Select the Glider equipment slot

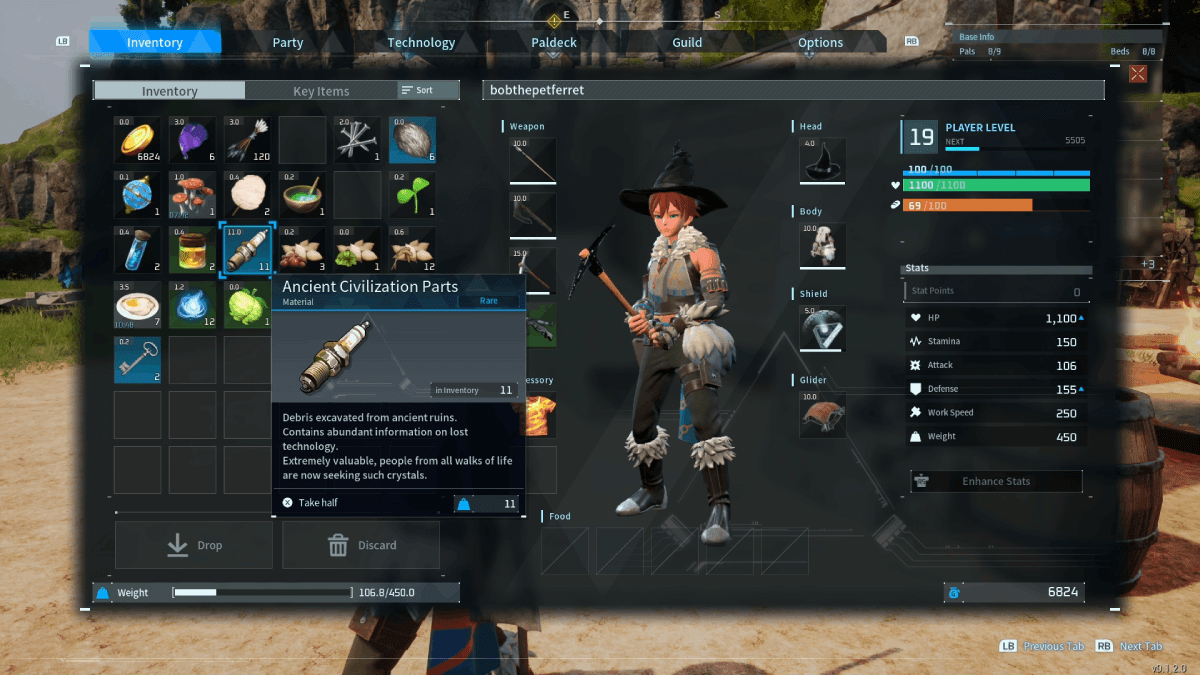(823, 414)
